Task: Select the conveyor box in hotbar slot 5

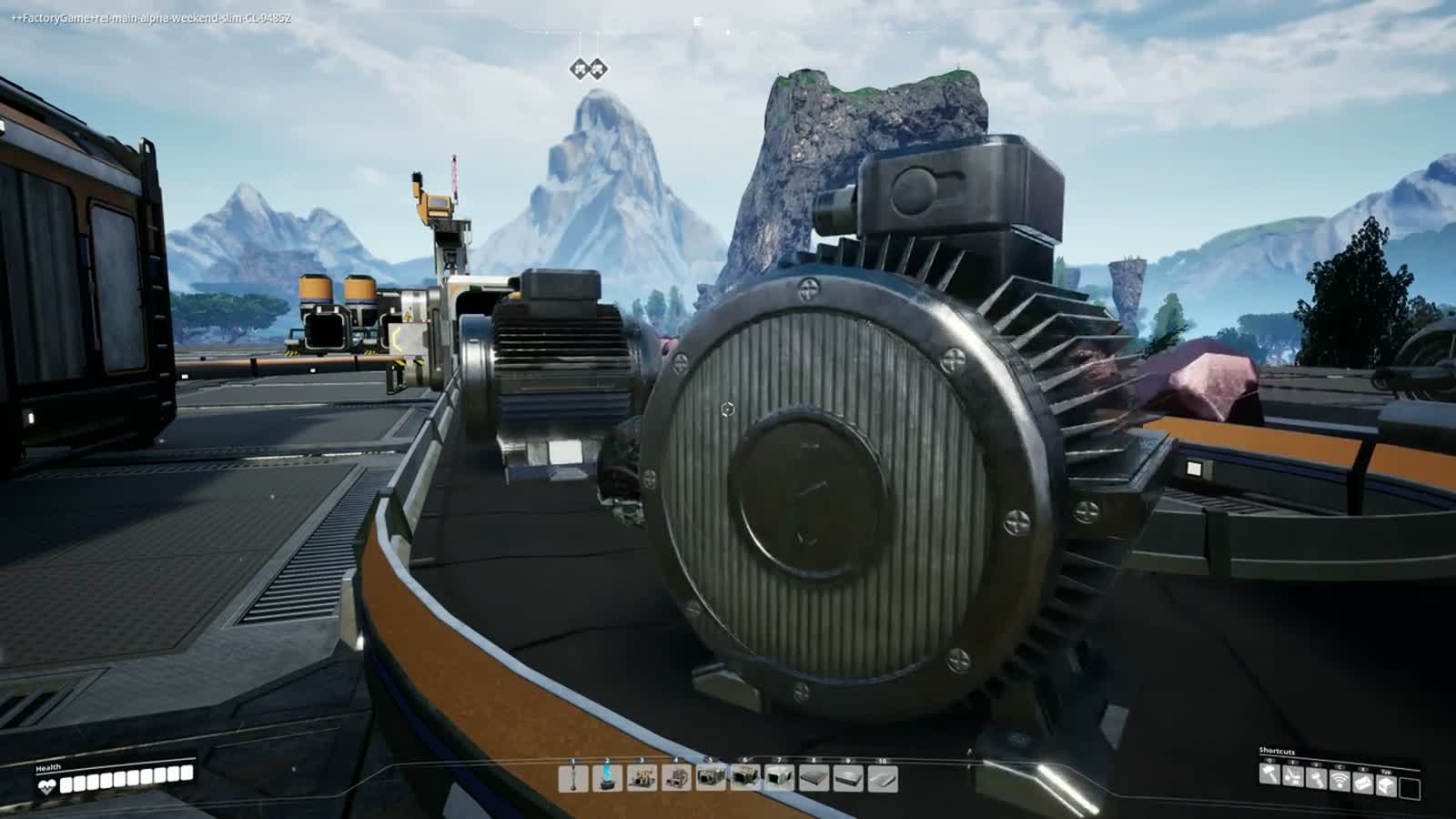Action: [x=711, y=779]
